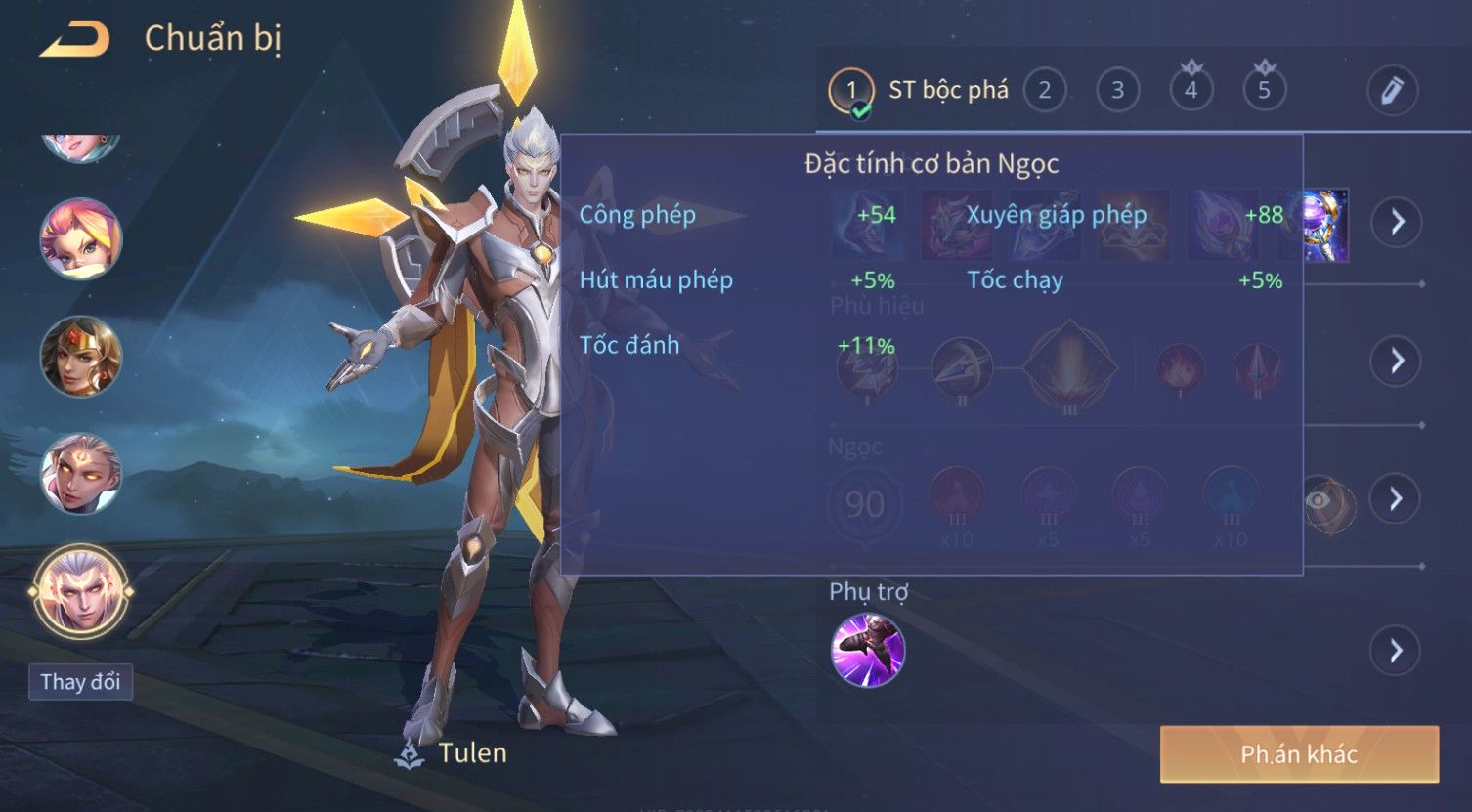Click the Ph.án khác button
Screen dimensions: 1472x812
click(1299, 753)
